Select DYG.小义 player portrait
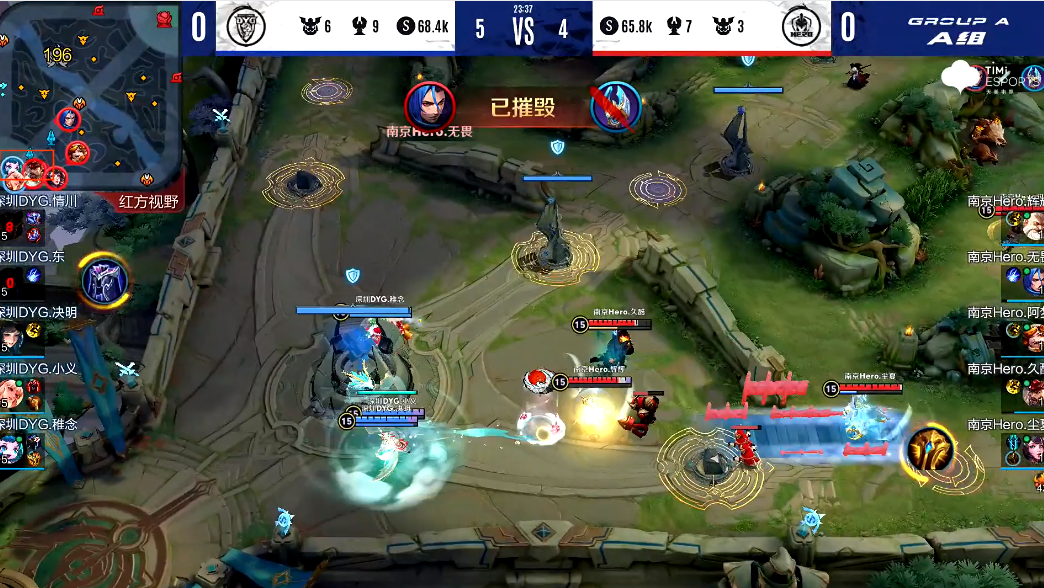 pyautogui.click(x=12, y=392)
